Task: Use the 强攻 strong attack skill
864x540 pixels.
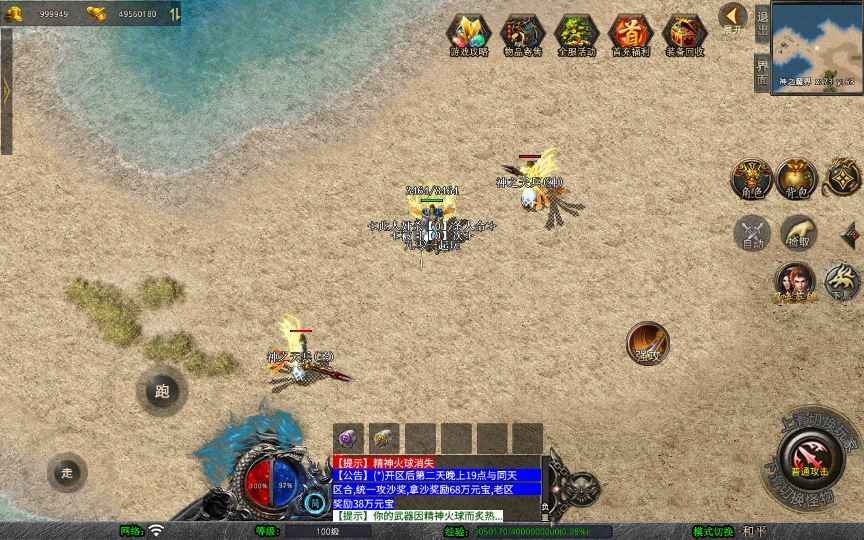Action: 647,342
